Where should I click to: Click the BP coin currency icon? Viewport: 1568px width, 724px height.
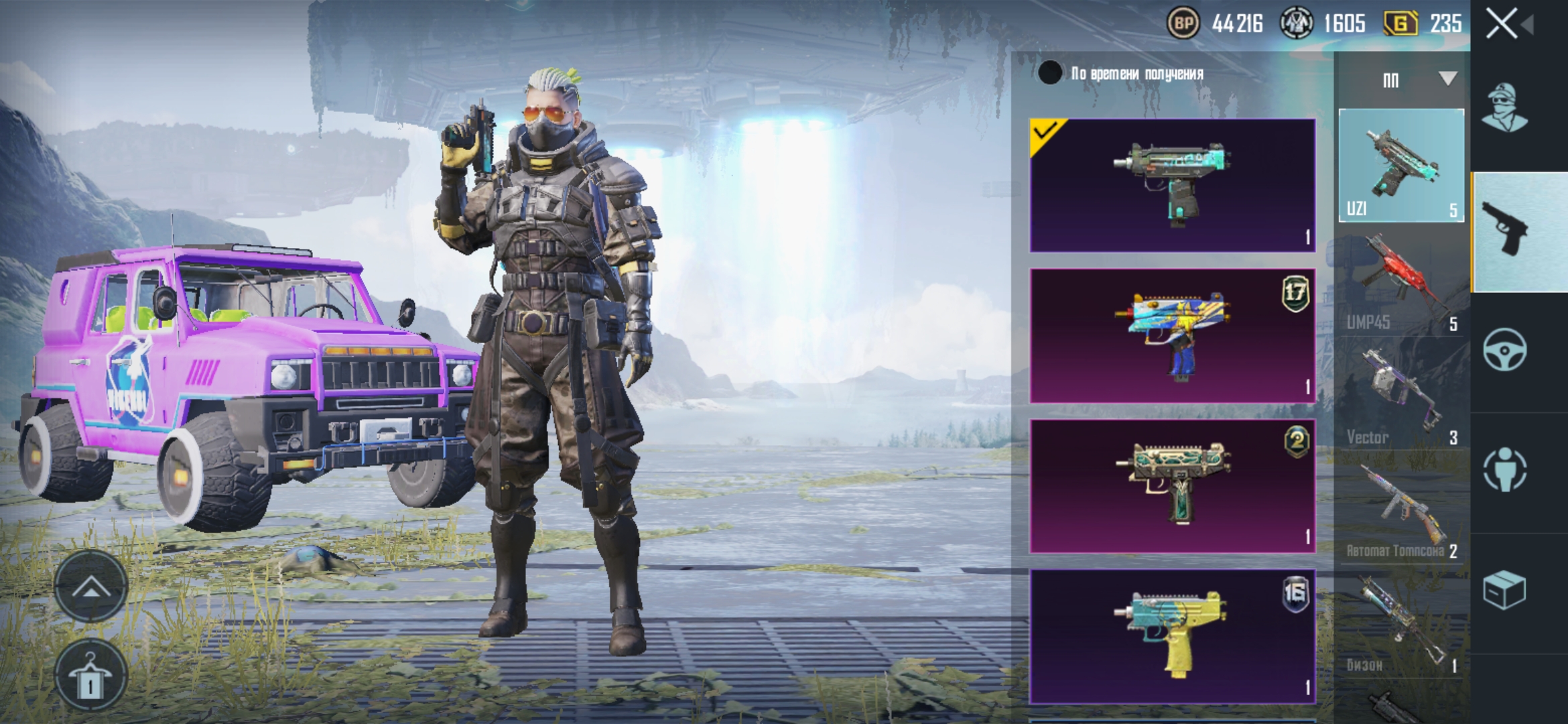[1183, 24]
